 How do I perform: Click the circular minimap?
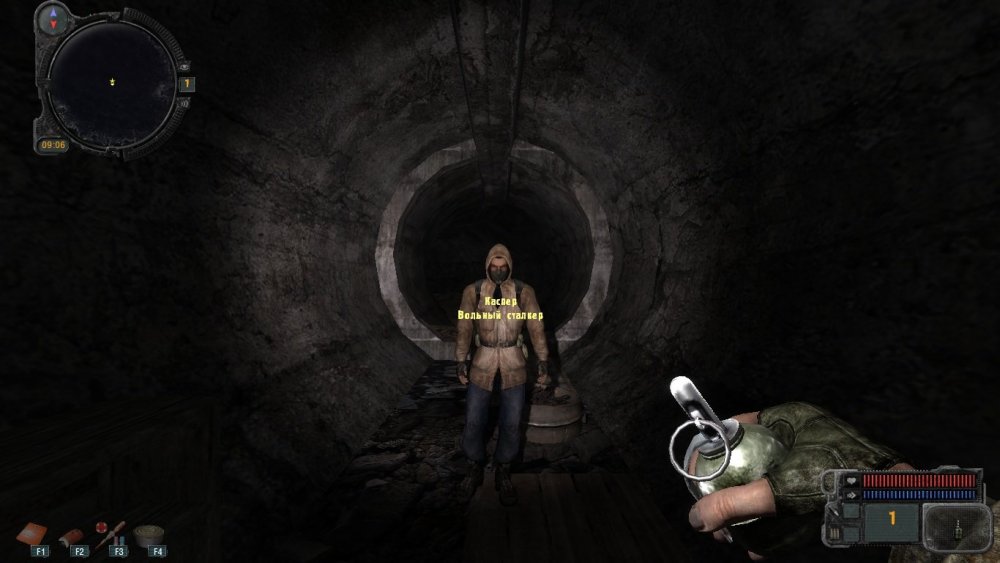click(x=112, y=84)
